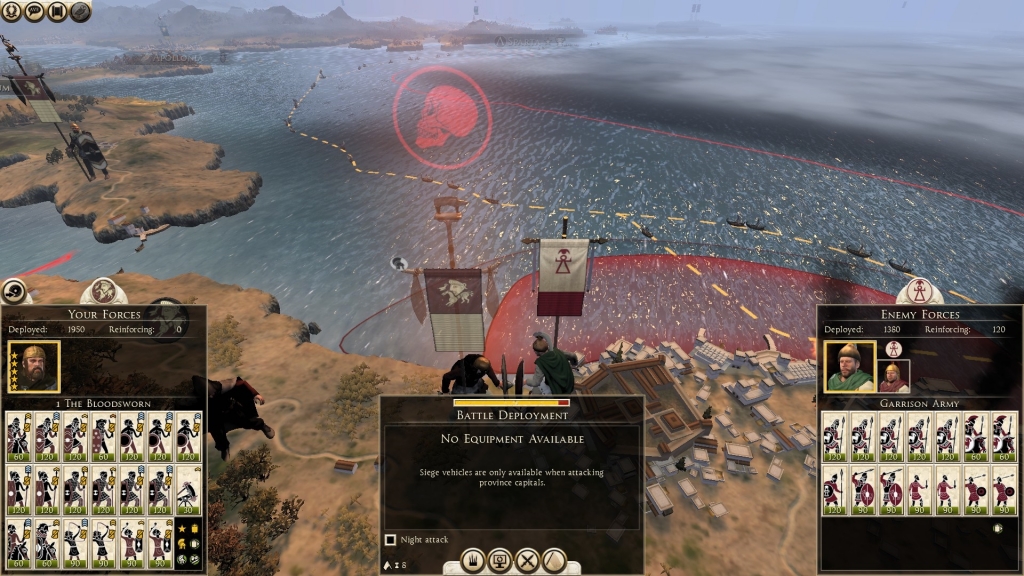1024x576 pixels.
Task: Select the tent retreat button
Action: pyautogui.click(x=554, y=561)
